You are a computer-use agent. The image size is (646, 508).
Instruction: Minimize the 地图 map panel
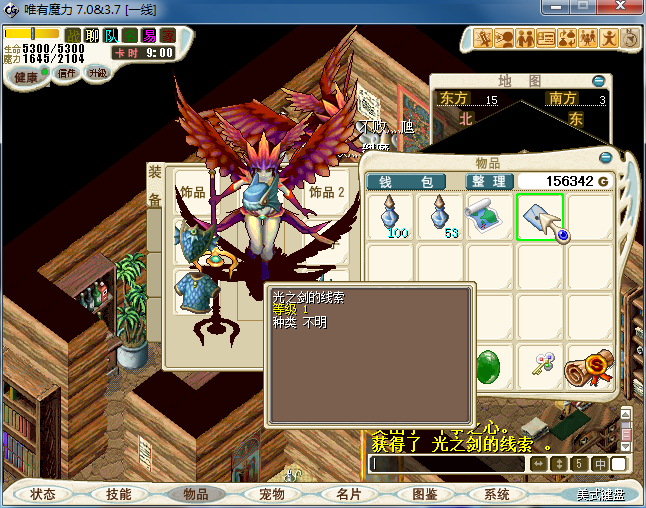[x=598, y=81]
